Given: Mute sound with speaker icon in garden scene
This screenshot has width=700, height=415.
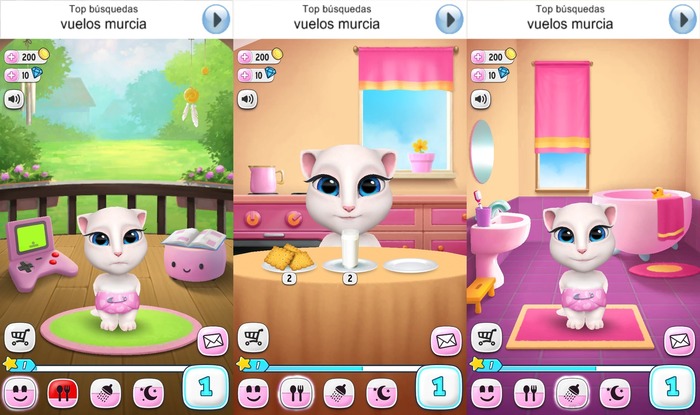Looking at the screenshot, I should (x=14, y=99).
